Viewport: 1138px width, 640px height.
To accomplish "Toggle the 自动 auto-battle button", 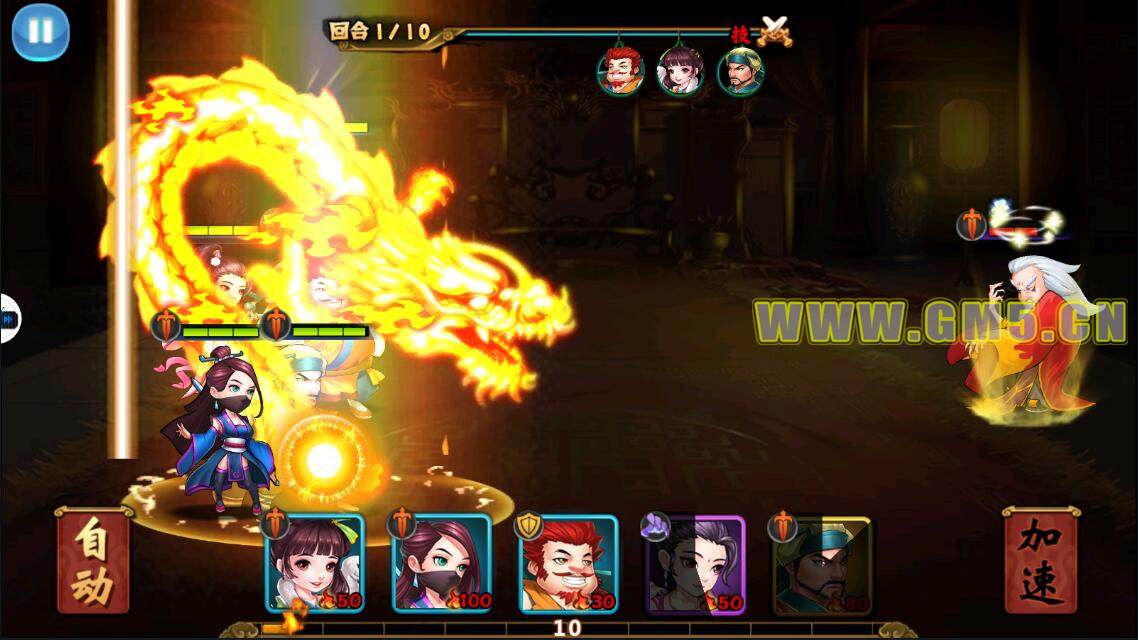I will (93, 563).
